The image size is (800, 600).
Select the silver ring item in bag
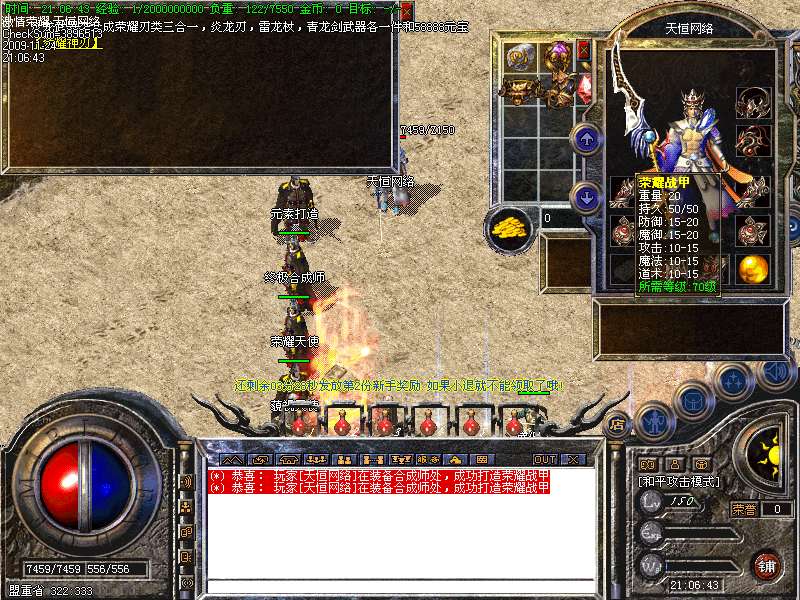521,55
